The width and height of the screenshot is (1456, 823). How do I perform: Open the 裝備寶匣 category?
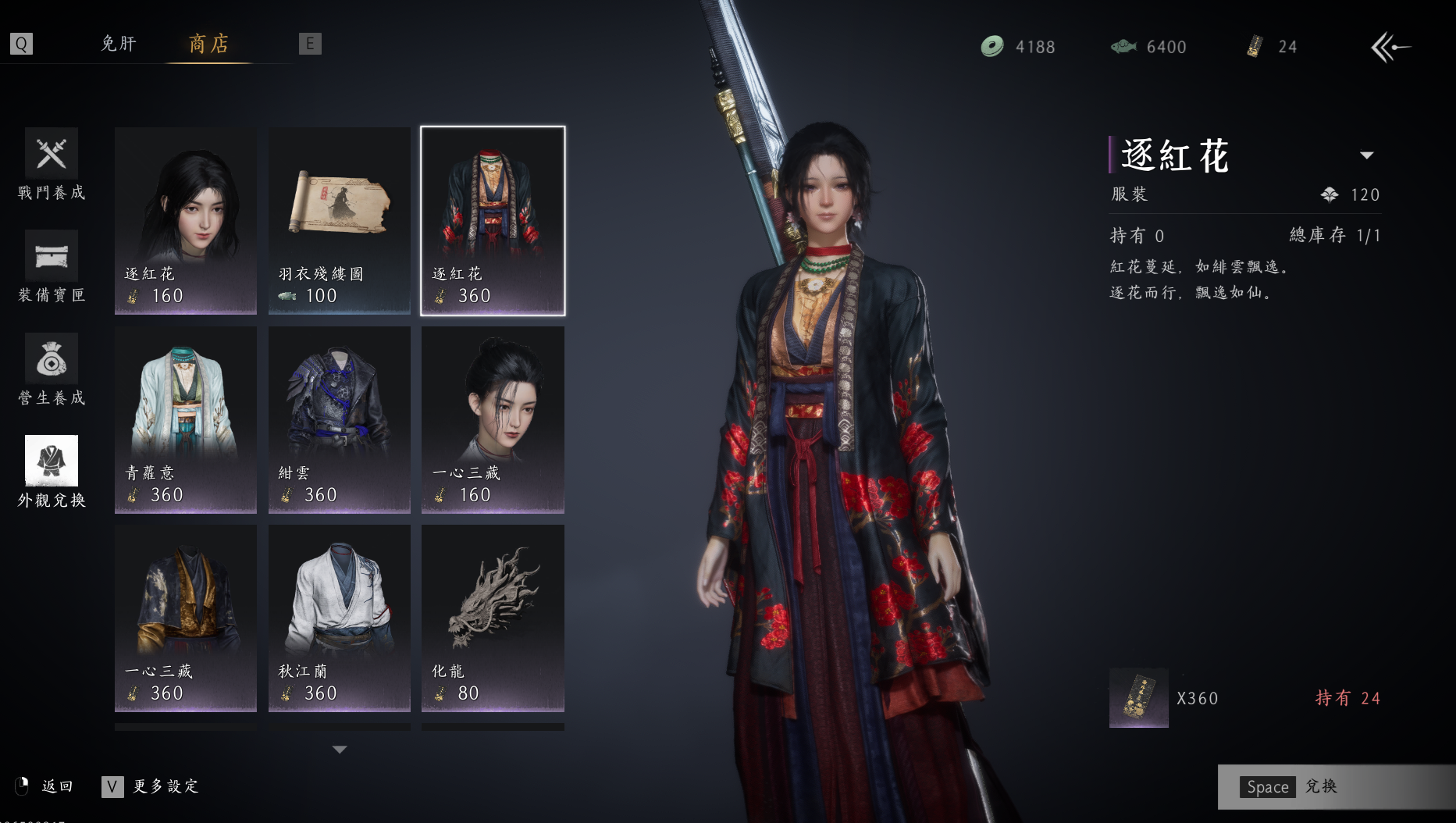(x=52, y=267)
